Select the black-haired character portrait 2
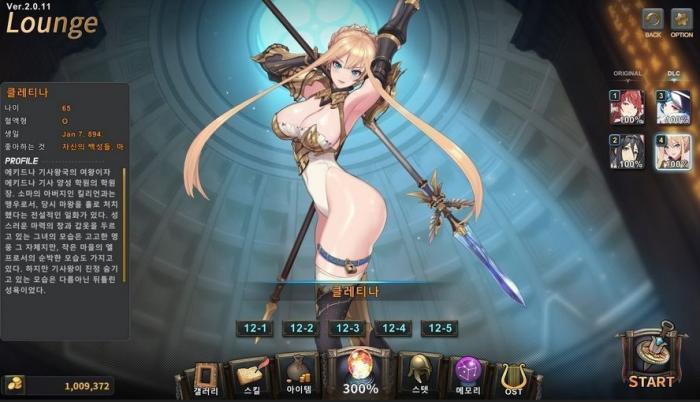 [626, 151]
